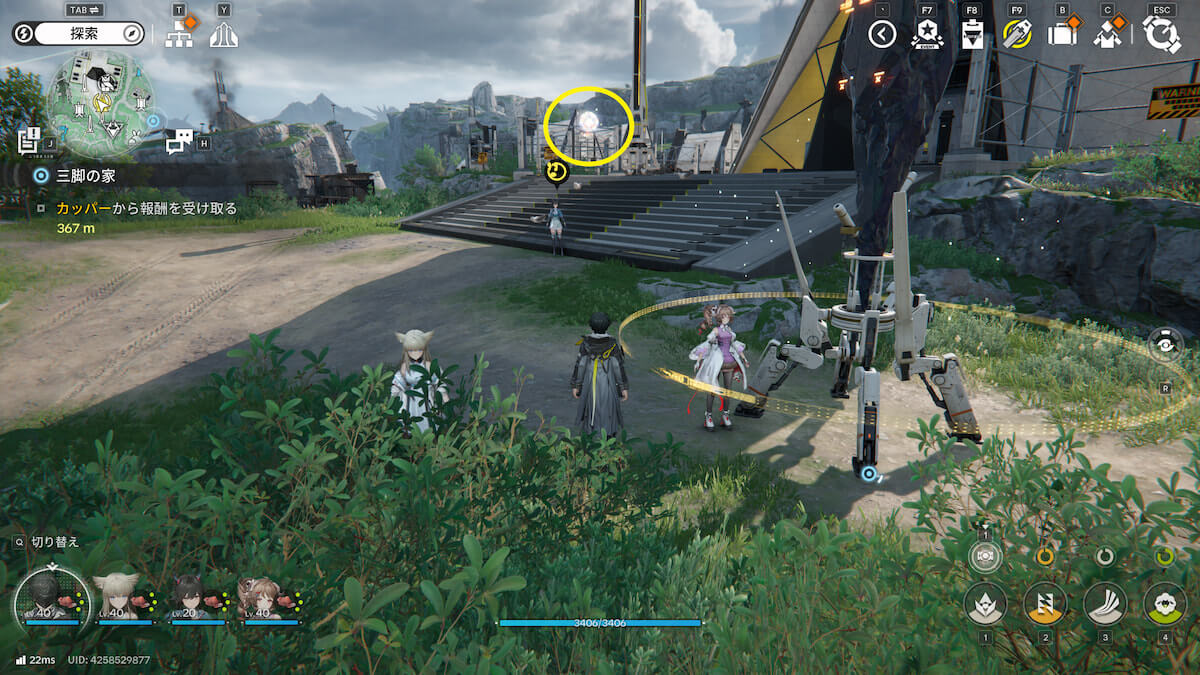Open the chat speech bubbles icon

(179, 142)
